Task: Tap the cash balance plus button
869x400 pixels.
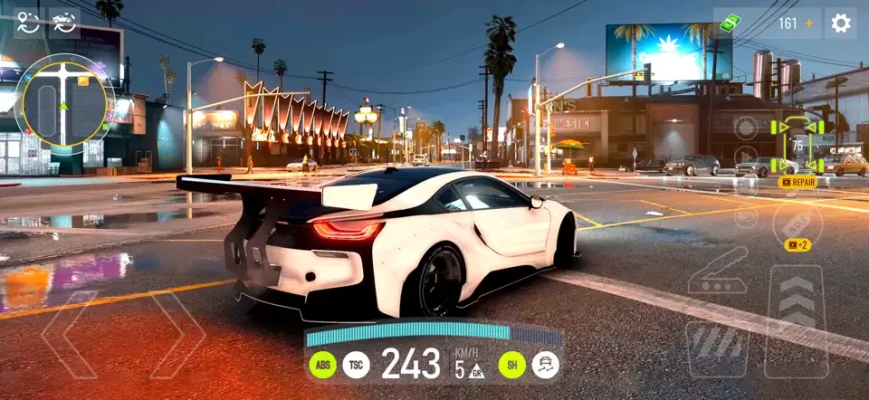Action: 810,23
